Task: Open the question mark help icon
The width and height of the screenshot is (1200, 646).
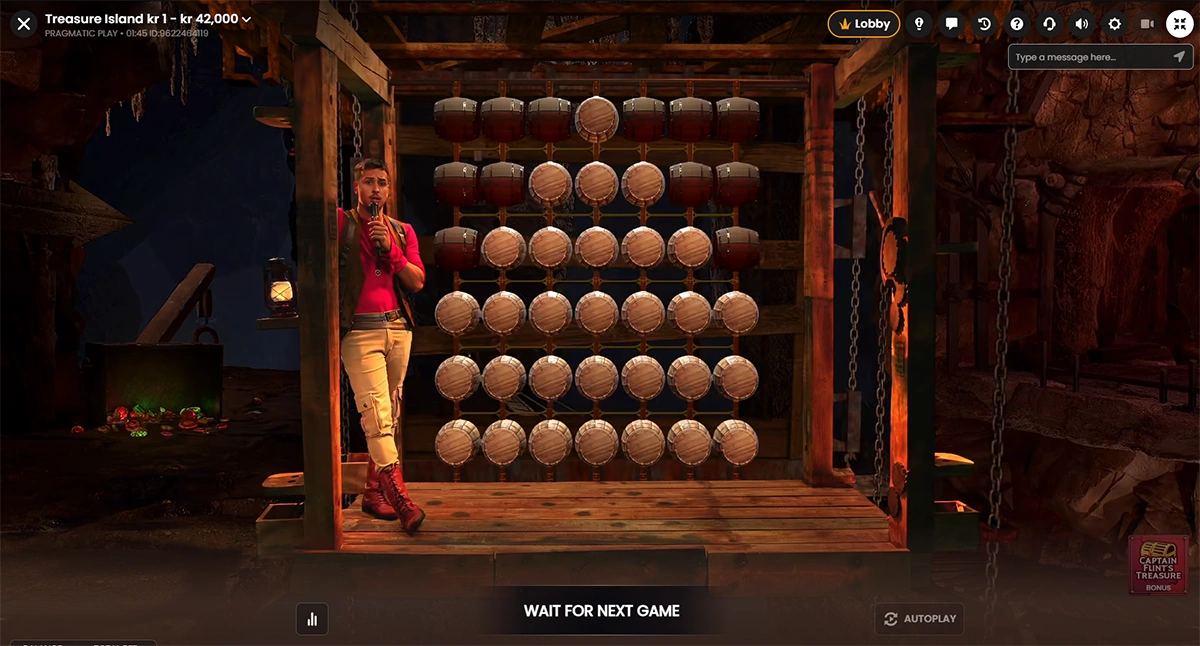Action: click(x=1017, y=24)
